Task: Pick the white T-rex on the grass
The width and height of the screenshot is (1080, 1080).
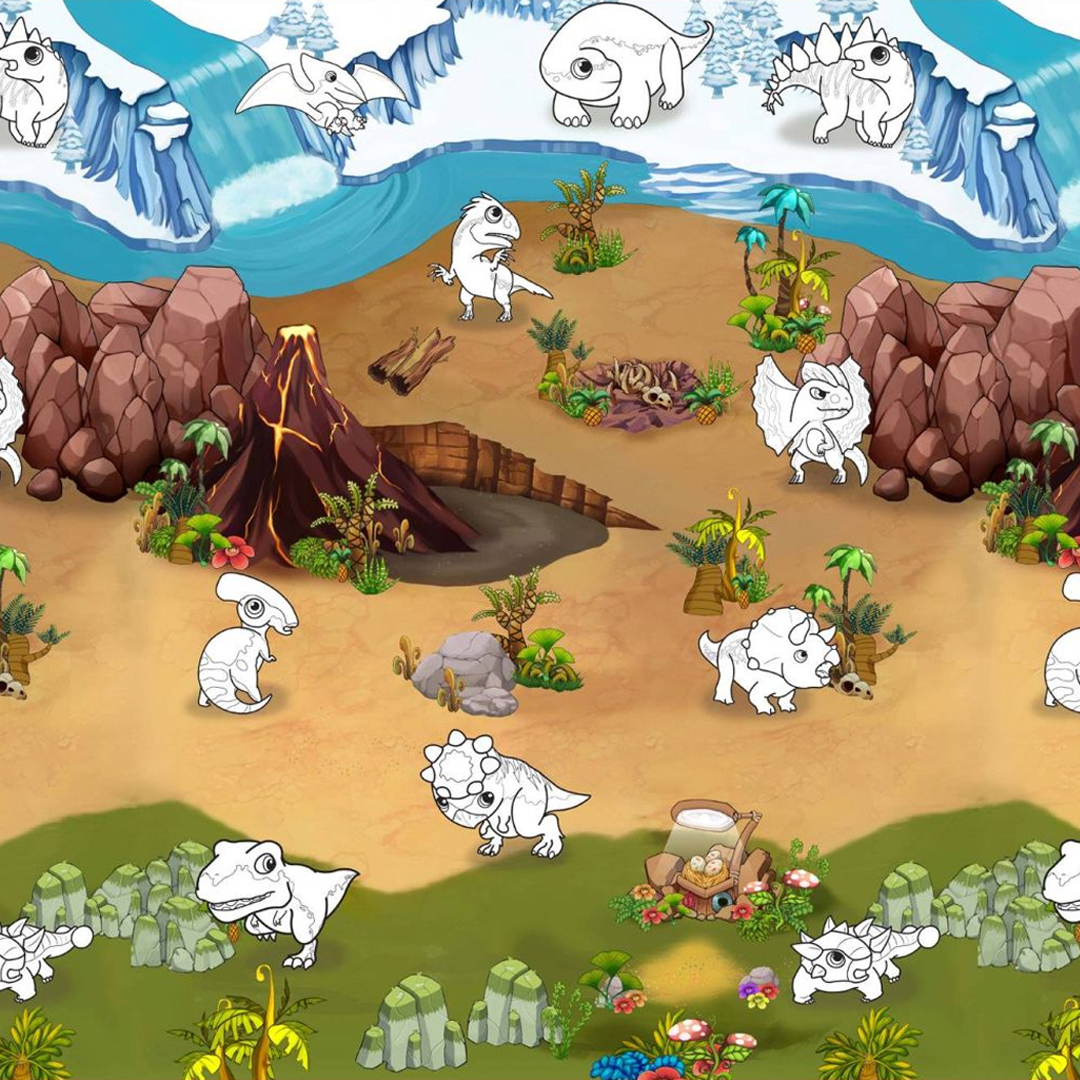Action: (270, 895)
